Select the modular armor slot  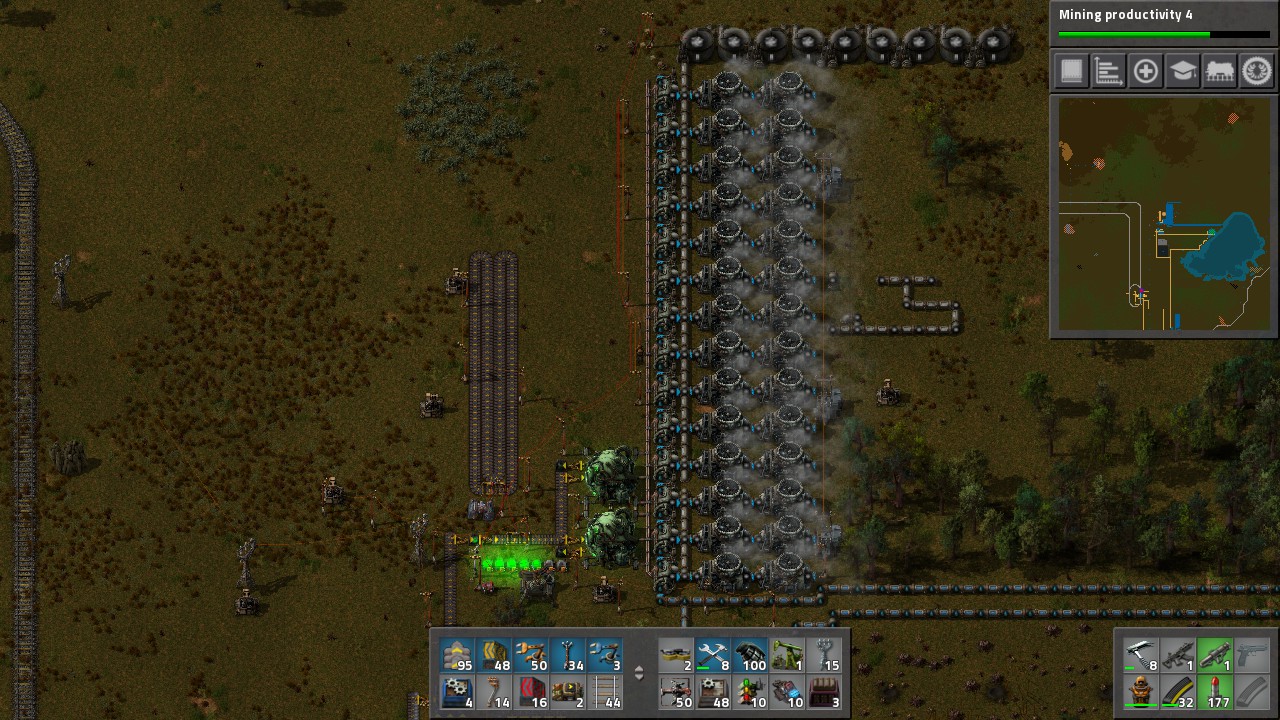[x=1140, y=692]
